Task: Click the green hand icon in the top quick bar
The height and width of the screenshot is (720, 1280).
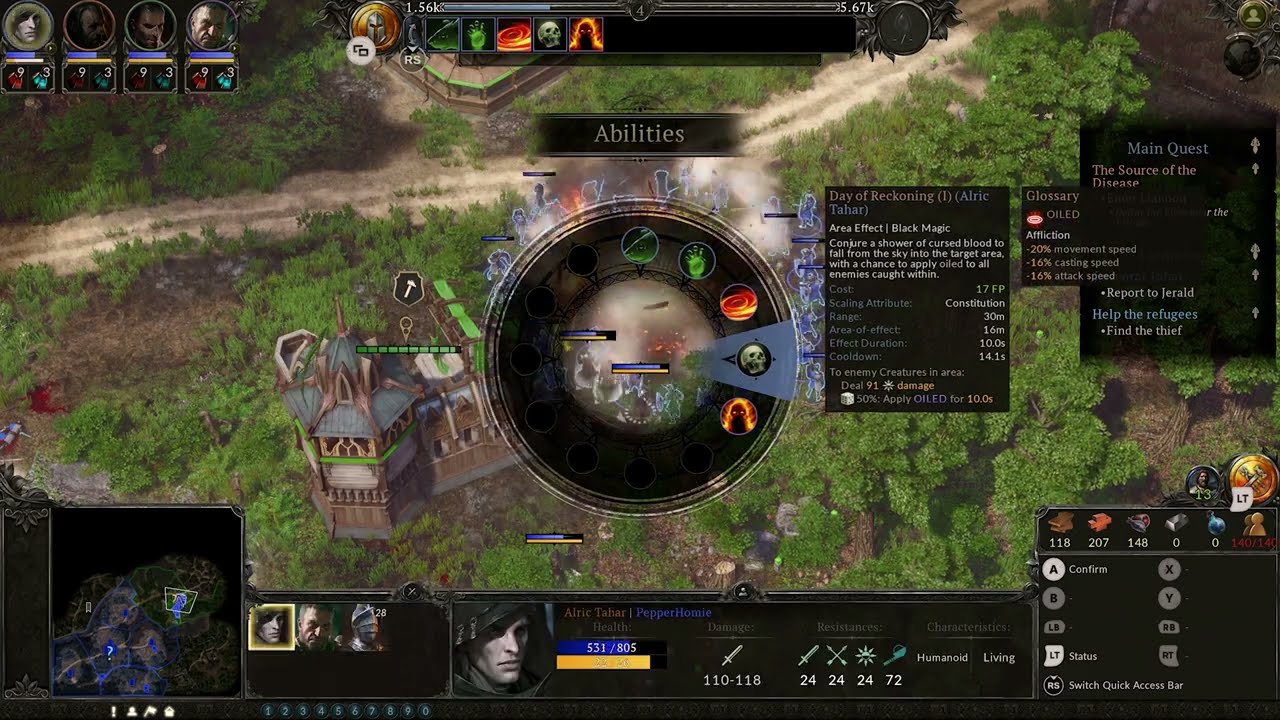Action: 478,35
